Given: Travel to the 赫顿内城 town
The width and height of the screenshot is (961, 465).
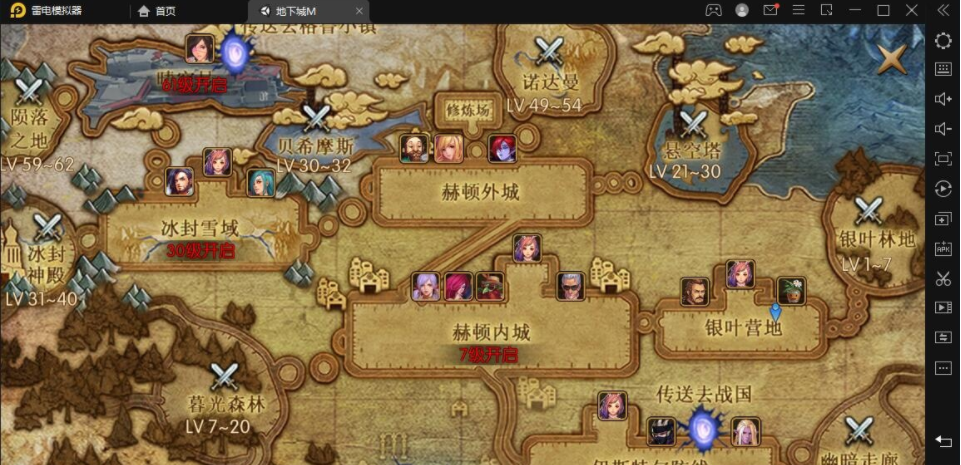Looking at the screenshot, I should (x=486, y=332).
